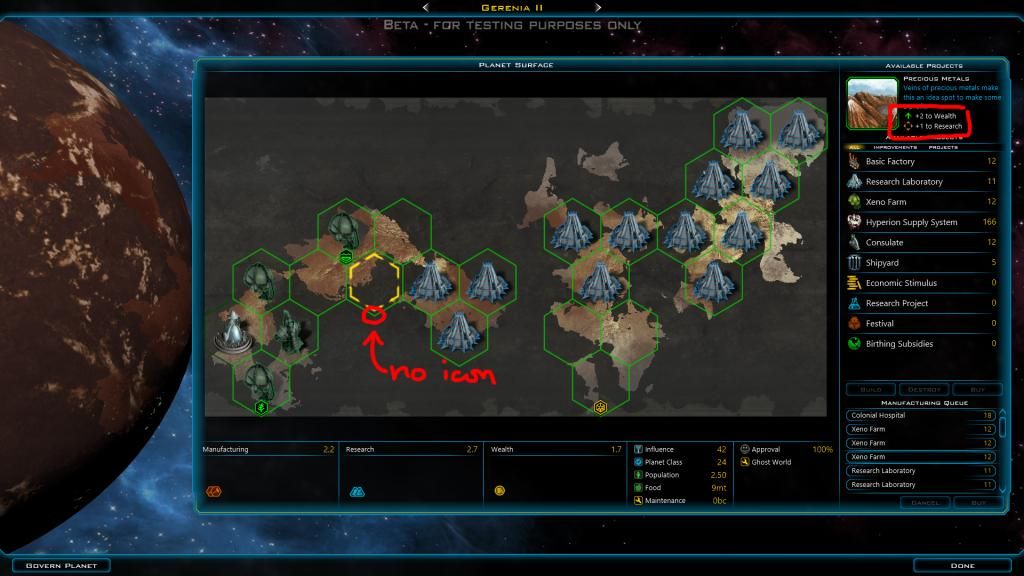Image resolution: width=1024 pixels, height=576 pixels.
Task: Pick Birthing Subsidies from the list
Action: click(x=899, y=344)
